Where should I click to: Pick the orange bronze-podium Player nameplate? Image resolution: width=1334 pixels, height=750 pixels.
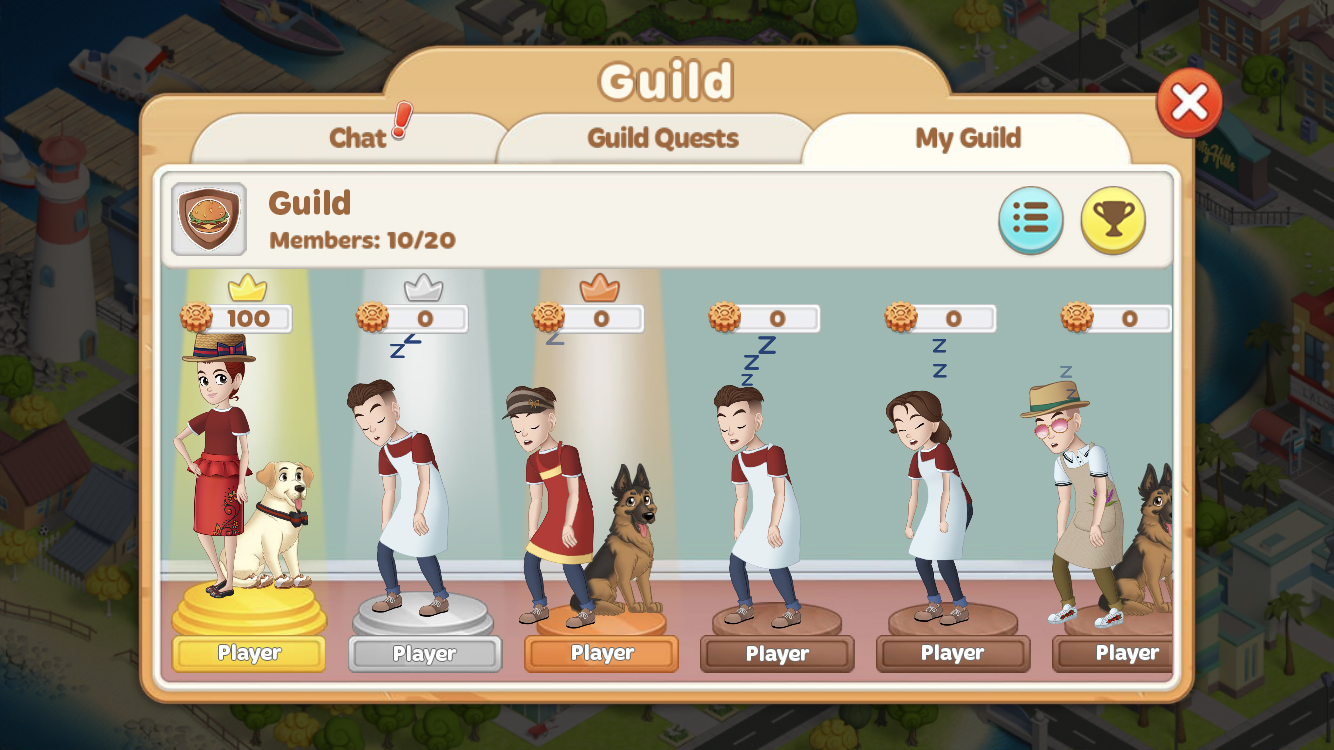pos(601,654)
